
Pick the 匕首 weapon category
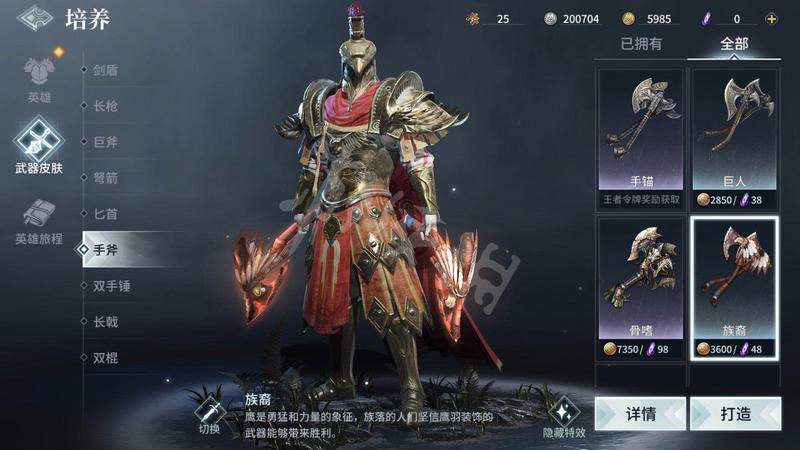coord(106,214)
